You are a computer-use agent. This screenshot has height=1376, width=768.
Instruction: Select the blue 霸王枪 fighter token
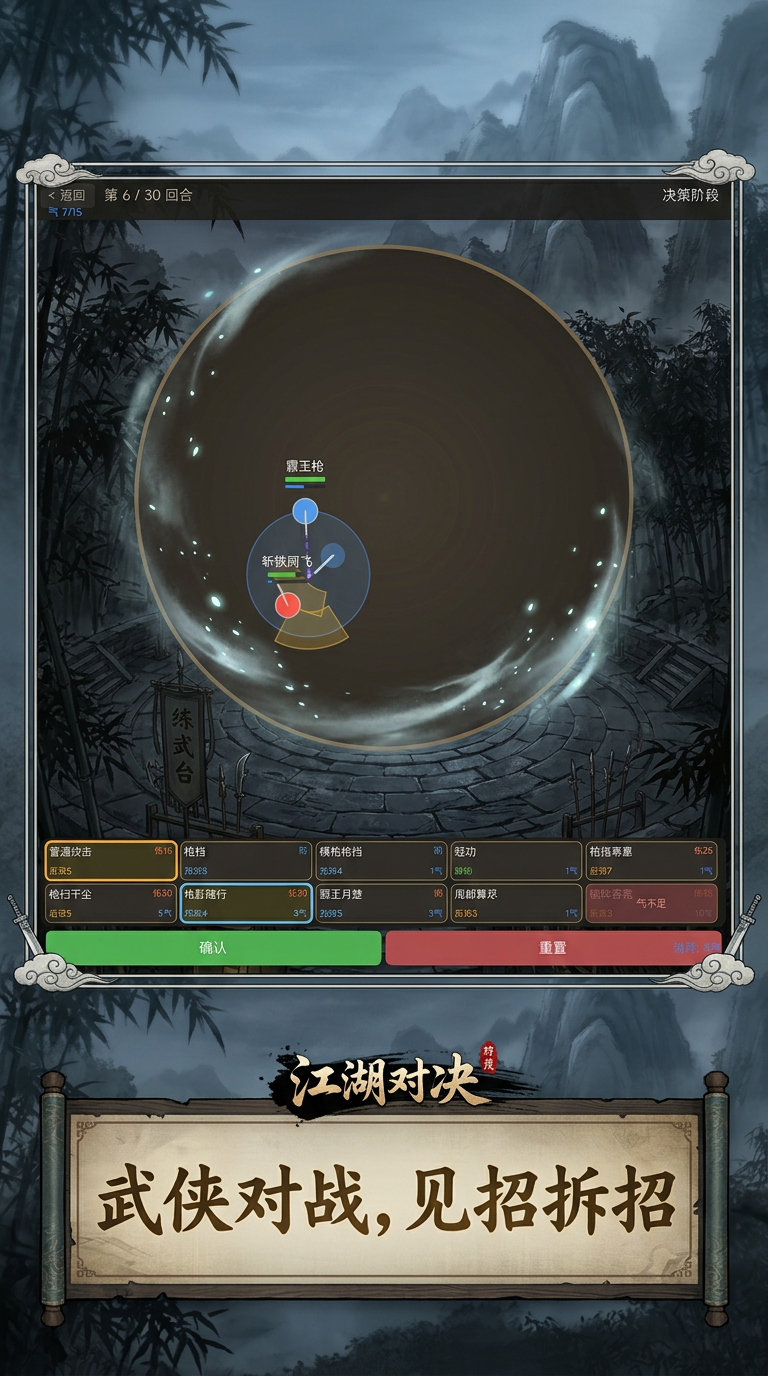point(305,511)
